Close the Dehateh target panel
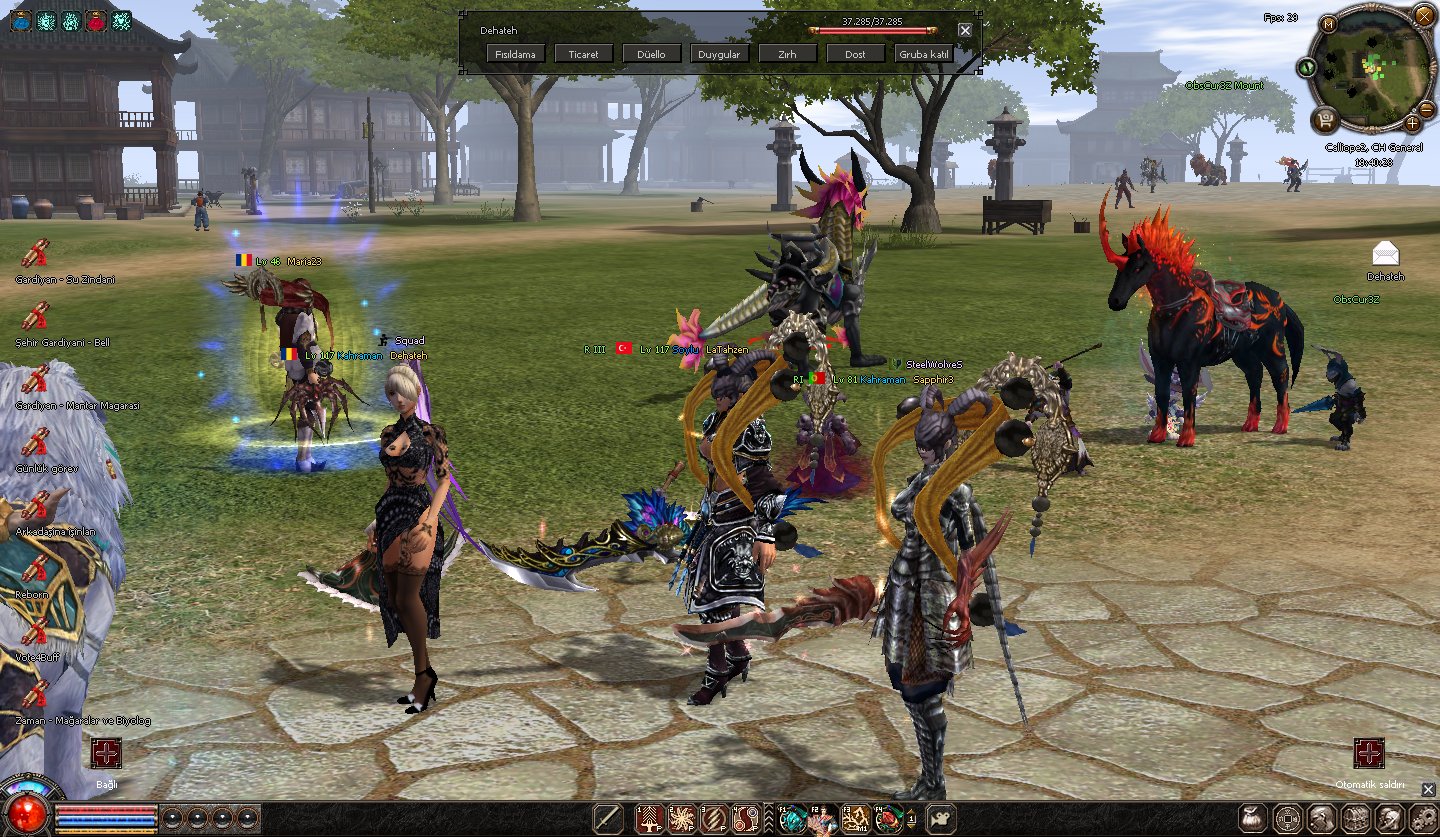This screenshot has width=1440, height=837. tap(965, 30)
